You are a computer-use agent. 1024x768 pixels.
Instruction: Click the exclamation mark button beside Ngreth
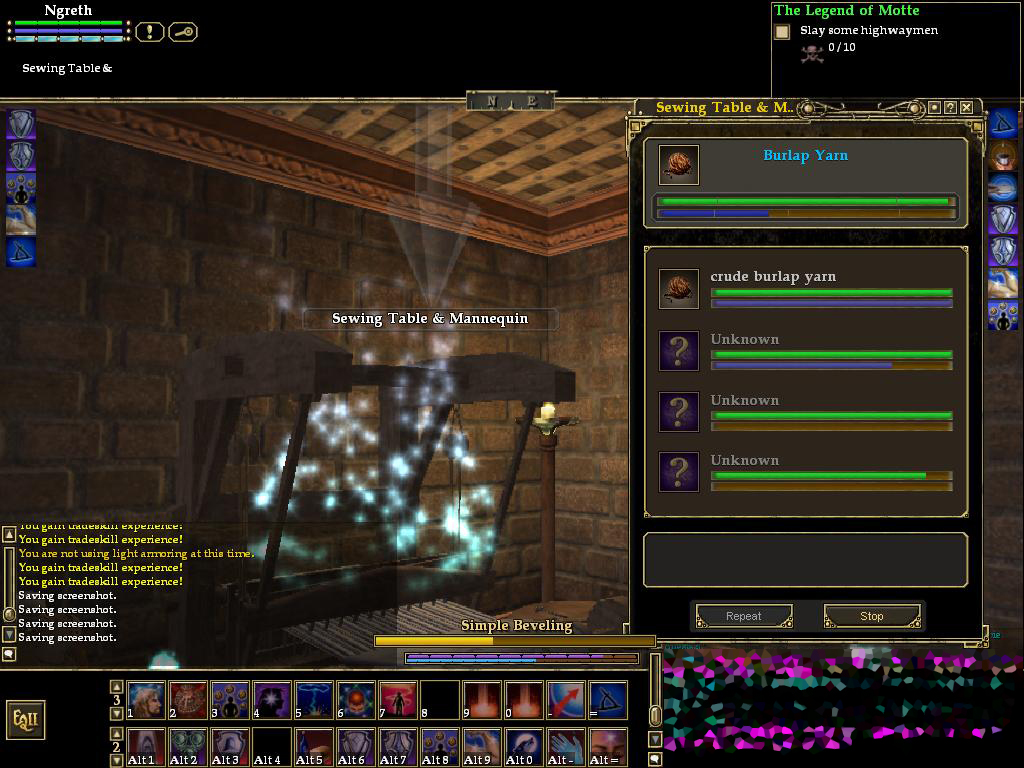149,32
